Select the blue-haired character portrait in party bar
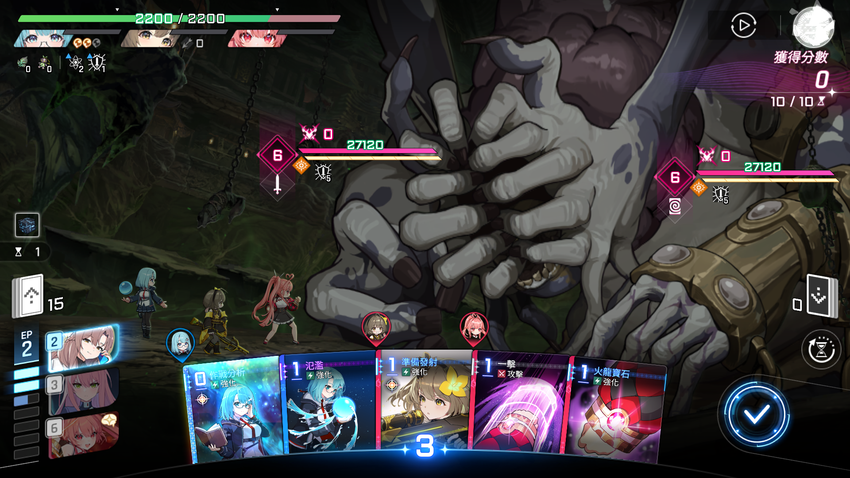 click(x=43, y=39)
